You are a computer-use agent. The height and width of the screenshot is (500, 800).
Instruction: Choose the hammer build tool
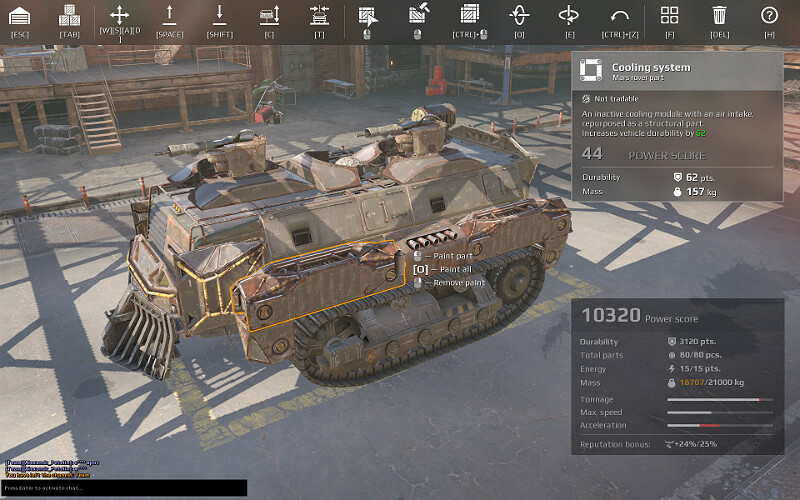point(418,15)
